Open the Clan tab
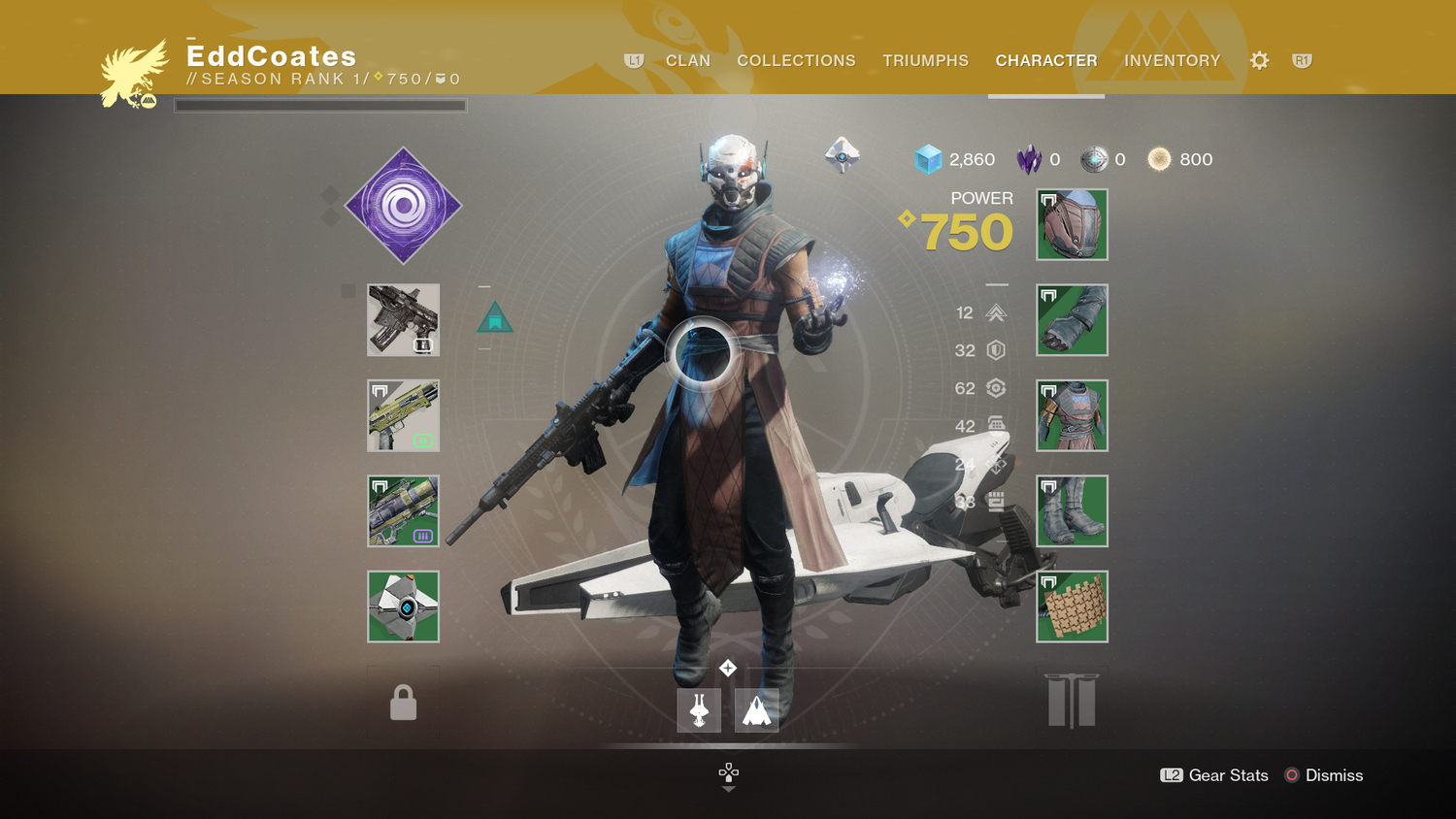 (687, 60)
